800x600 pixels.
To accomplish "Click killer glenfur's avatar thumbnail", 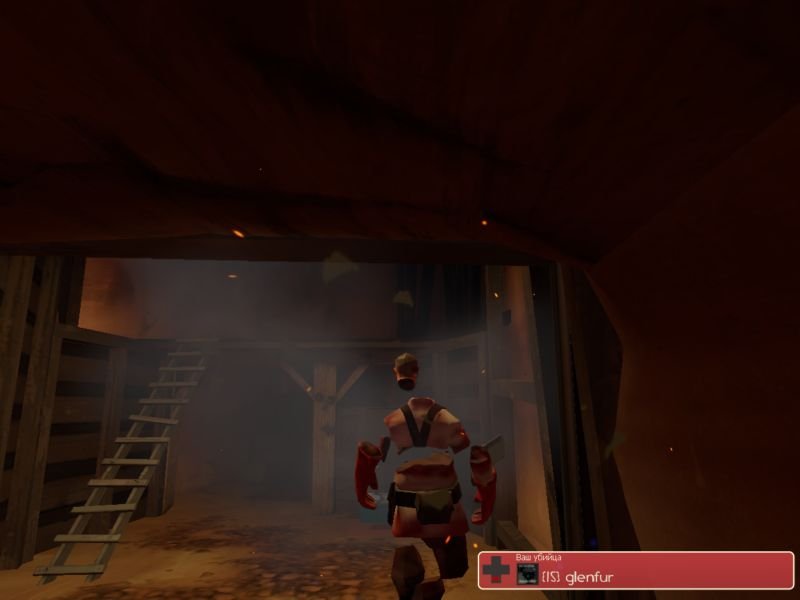I will pyautogui.click(x=526, y=573).
